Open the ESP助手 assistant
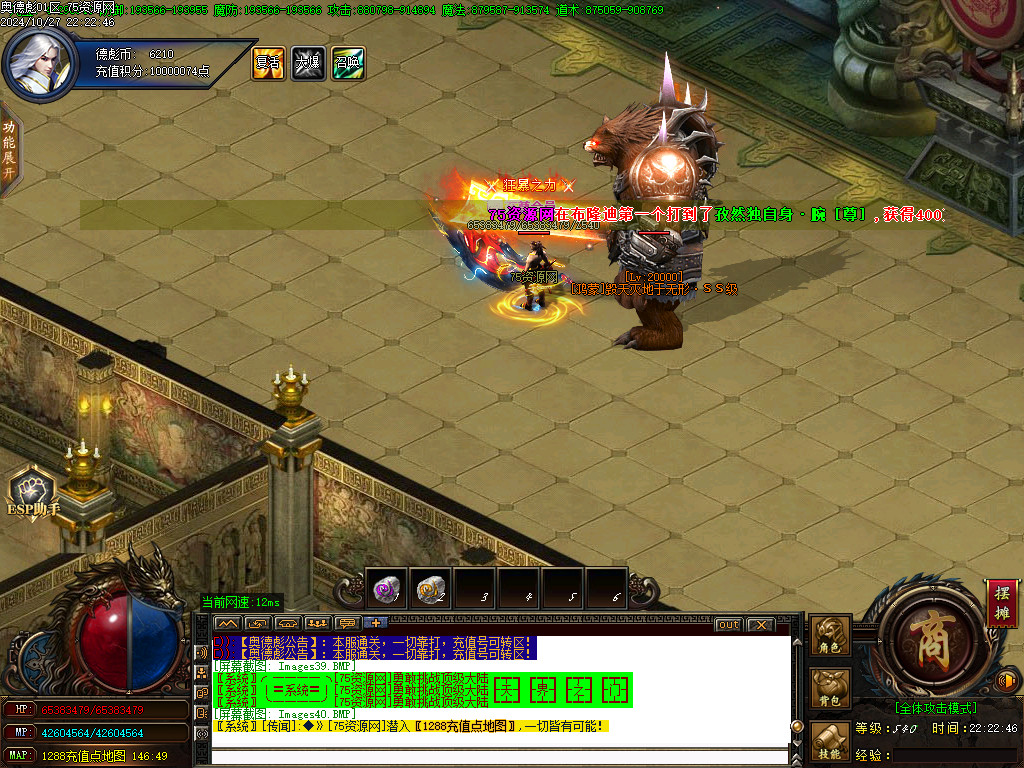 (36, 494)
